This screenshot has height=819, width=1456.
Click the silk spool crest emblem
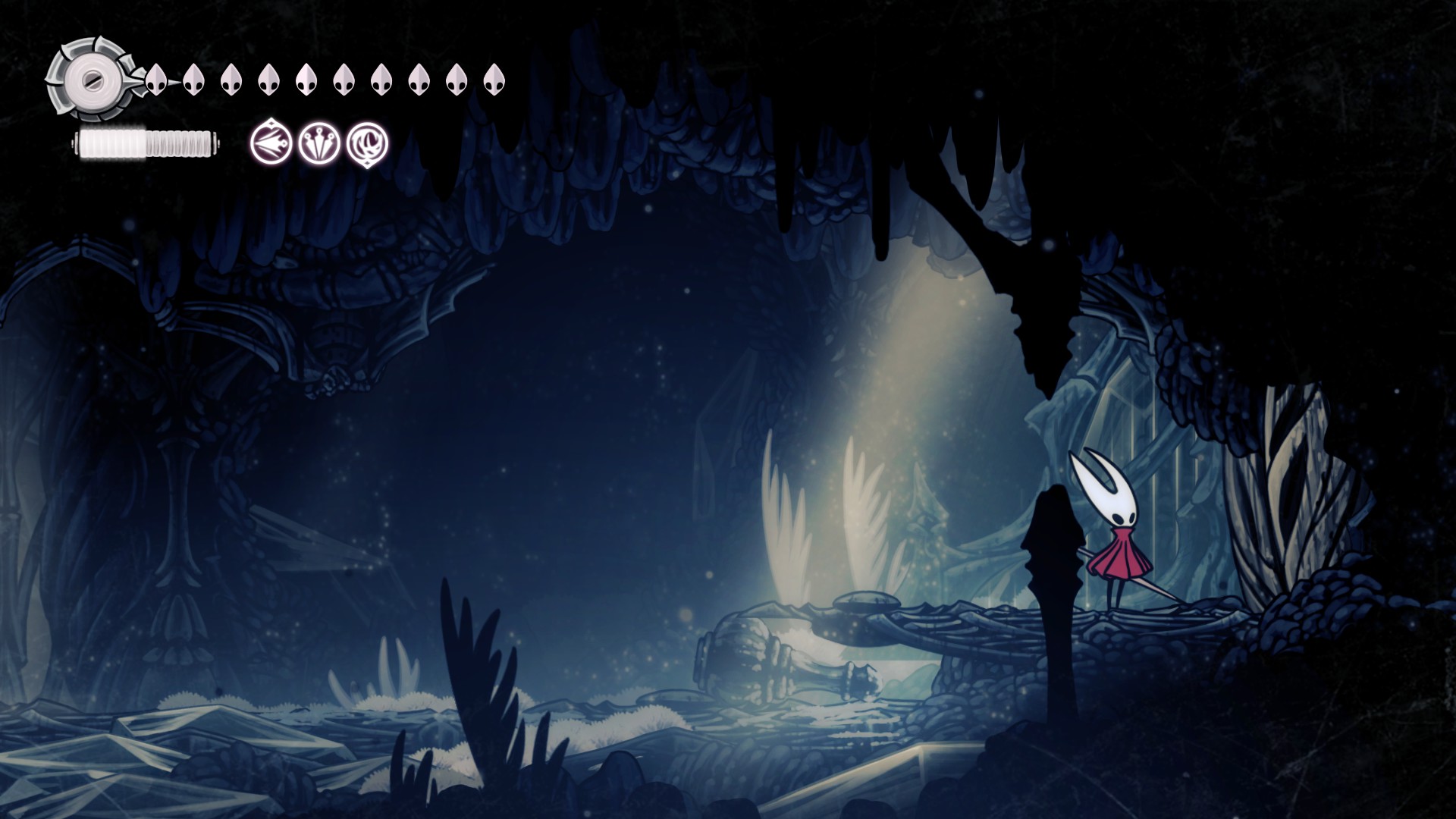(91, 78)
